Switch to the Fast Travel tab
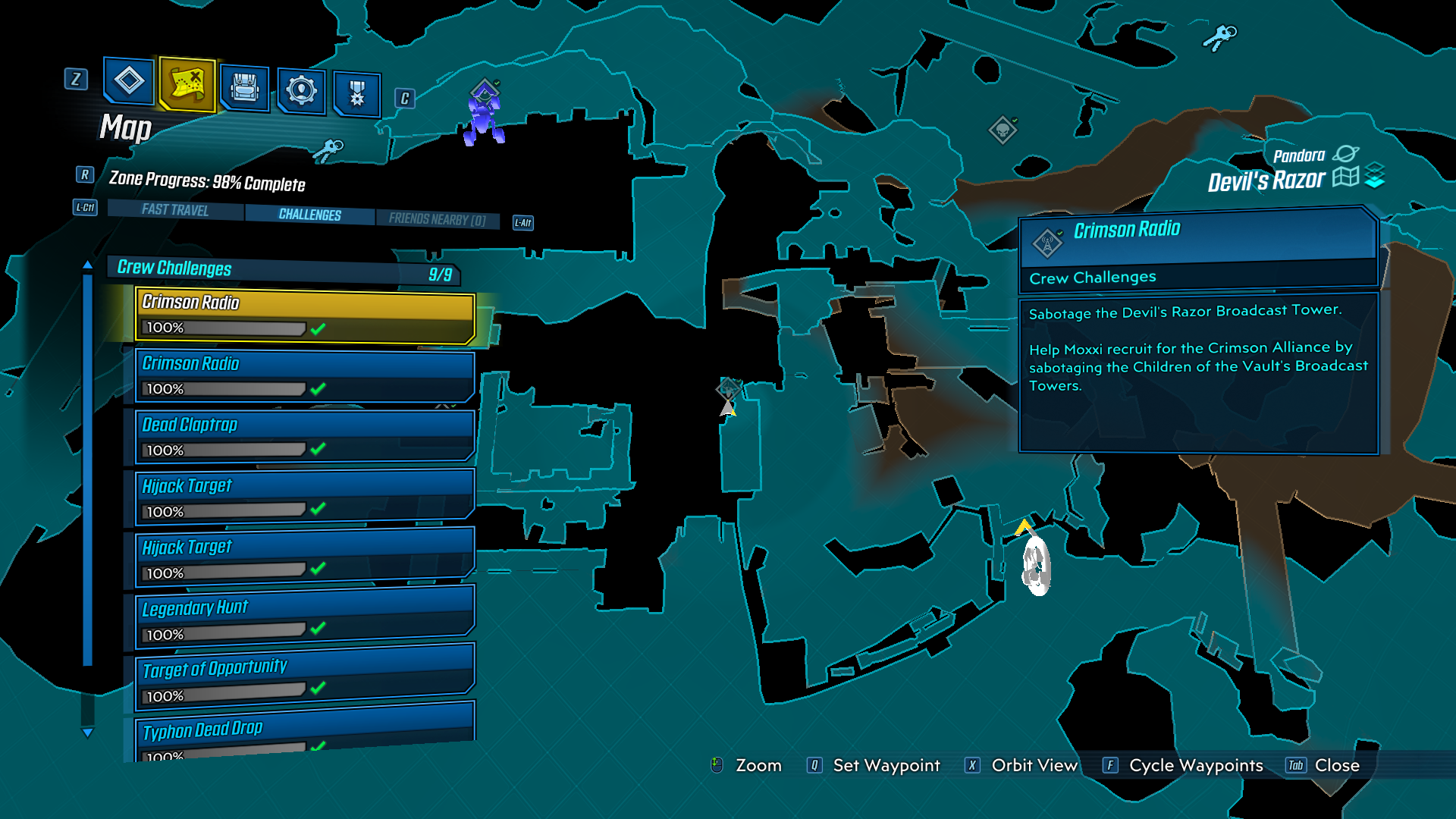This screenshot has height=819, width=1456. coord(175,210)
